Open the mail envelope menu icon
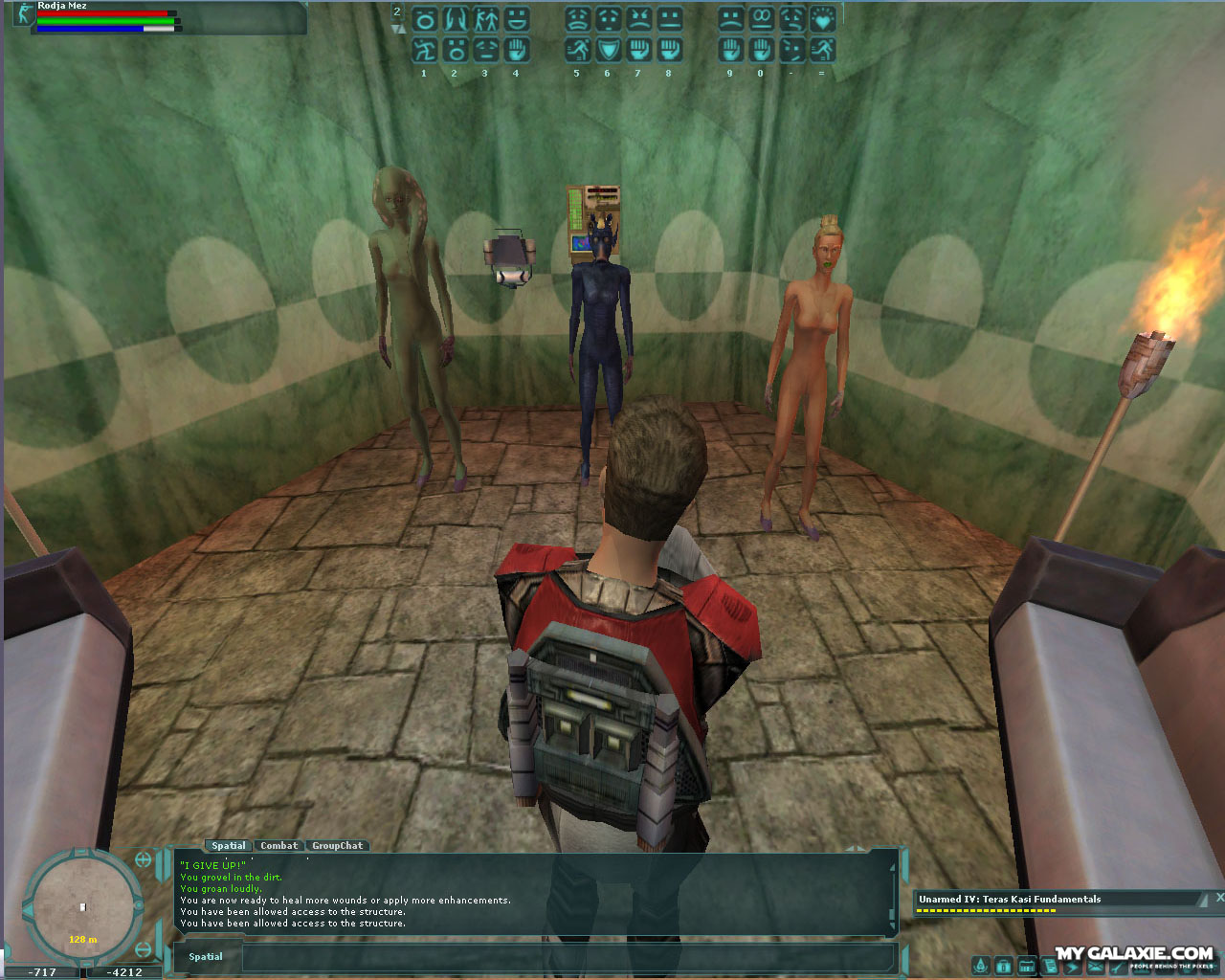The height and width of the screenshot is (980, 1225). tap(1096, 966)
